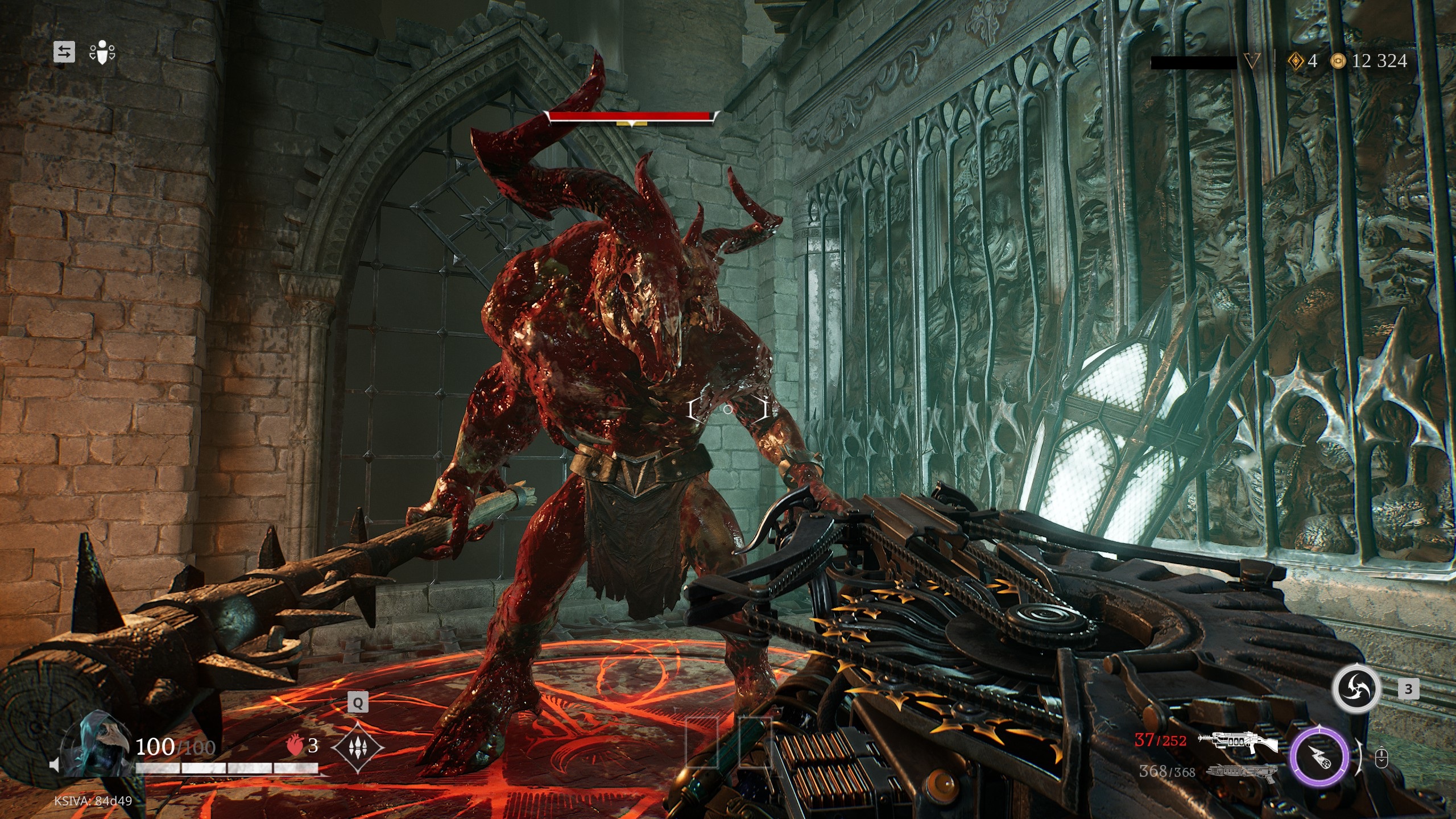The image size is (1456, 819).
Task: Select the figure-with-shield status icon
Action: tap(102, 52)
